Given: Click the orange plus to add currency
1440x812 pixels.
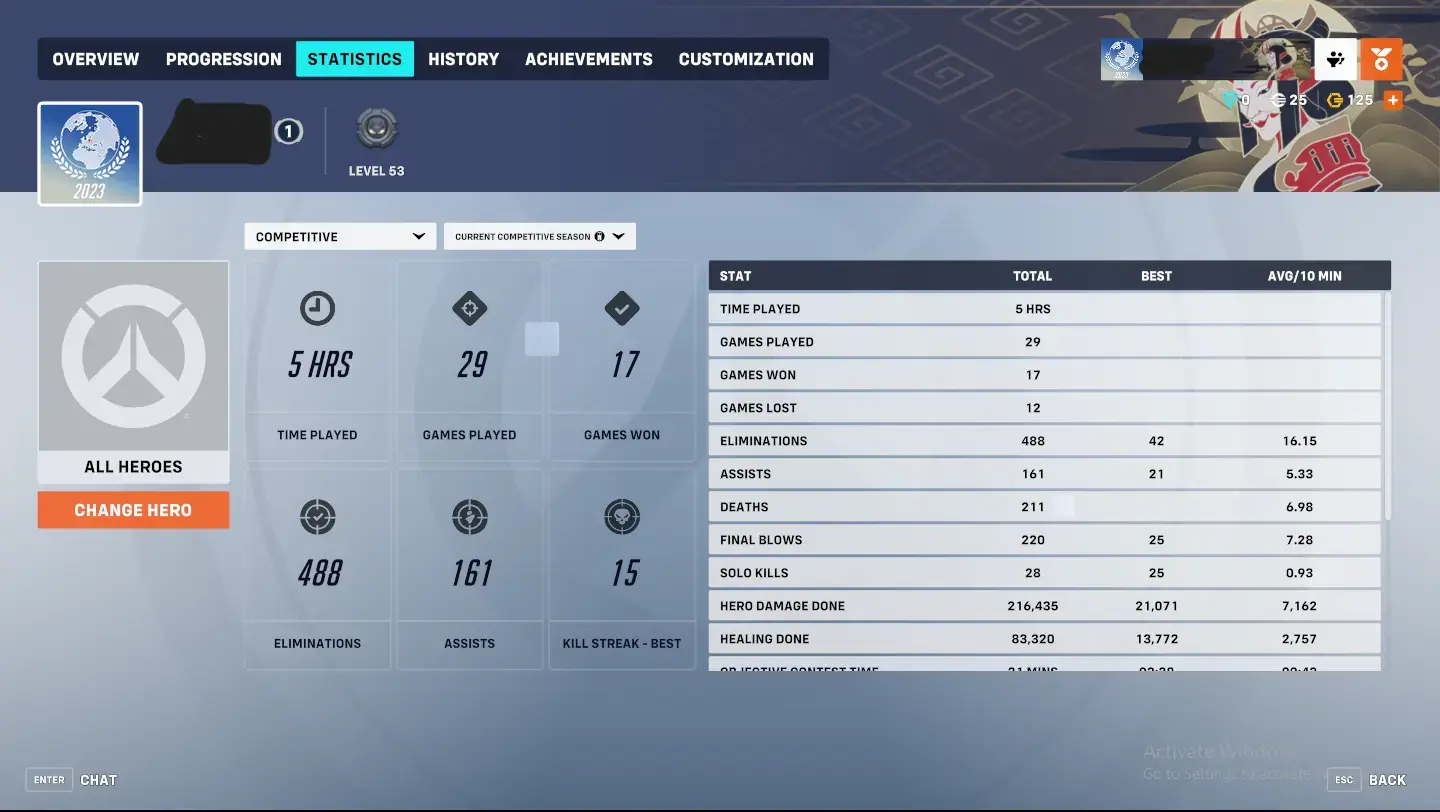Looking at the screenshot, I should click(x=1392, y=100).
